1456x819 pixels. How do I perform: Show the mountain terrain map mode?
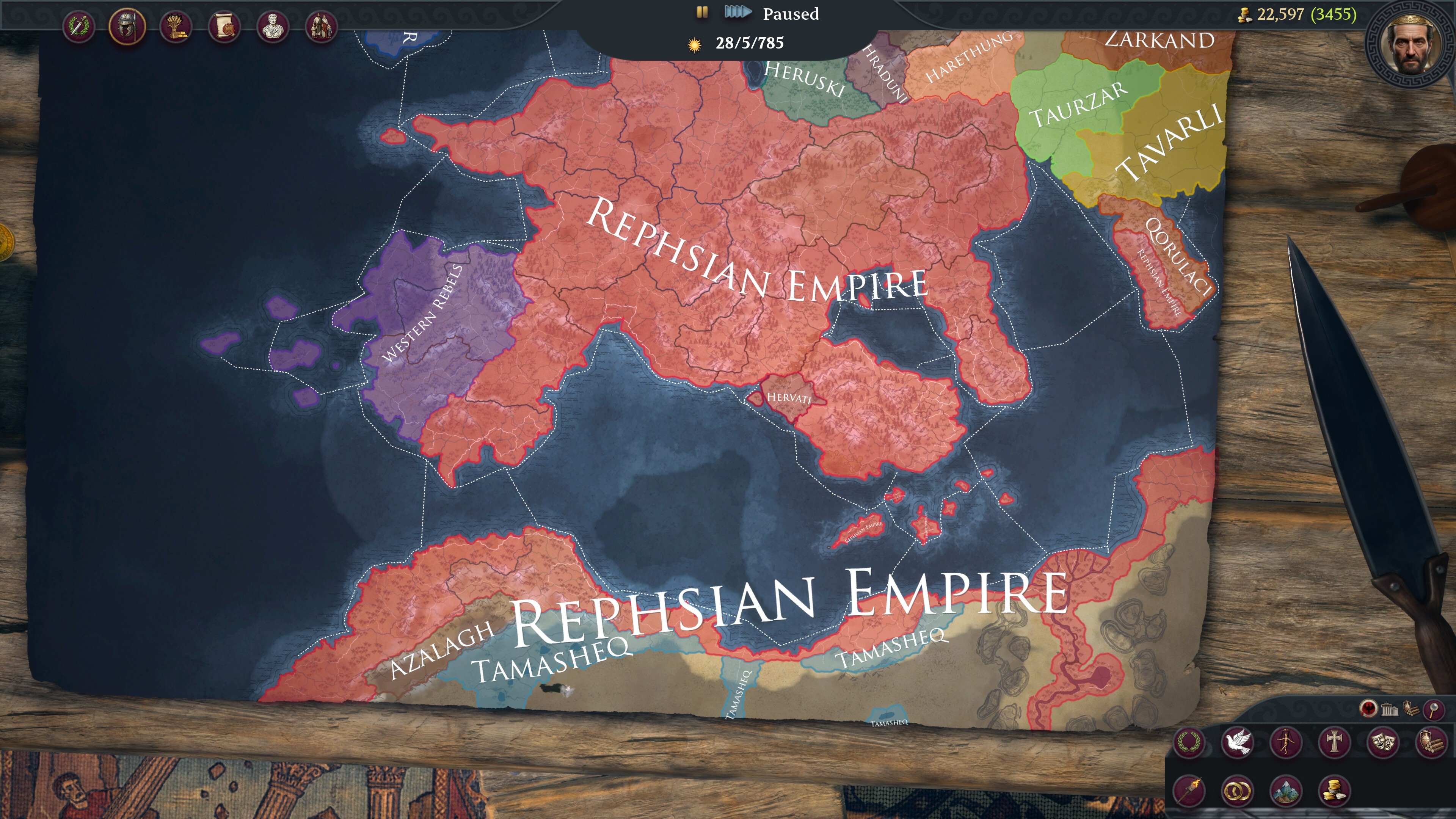(x=1286, y=789)
